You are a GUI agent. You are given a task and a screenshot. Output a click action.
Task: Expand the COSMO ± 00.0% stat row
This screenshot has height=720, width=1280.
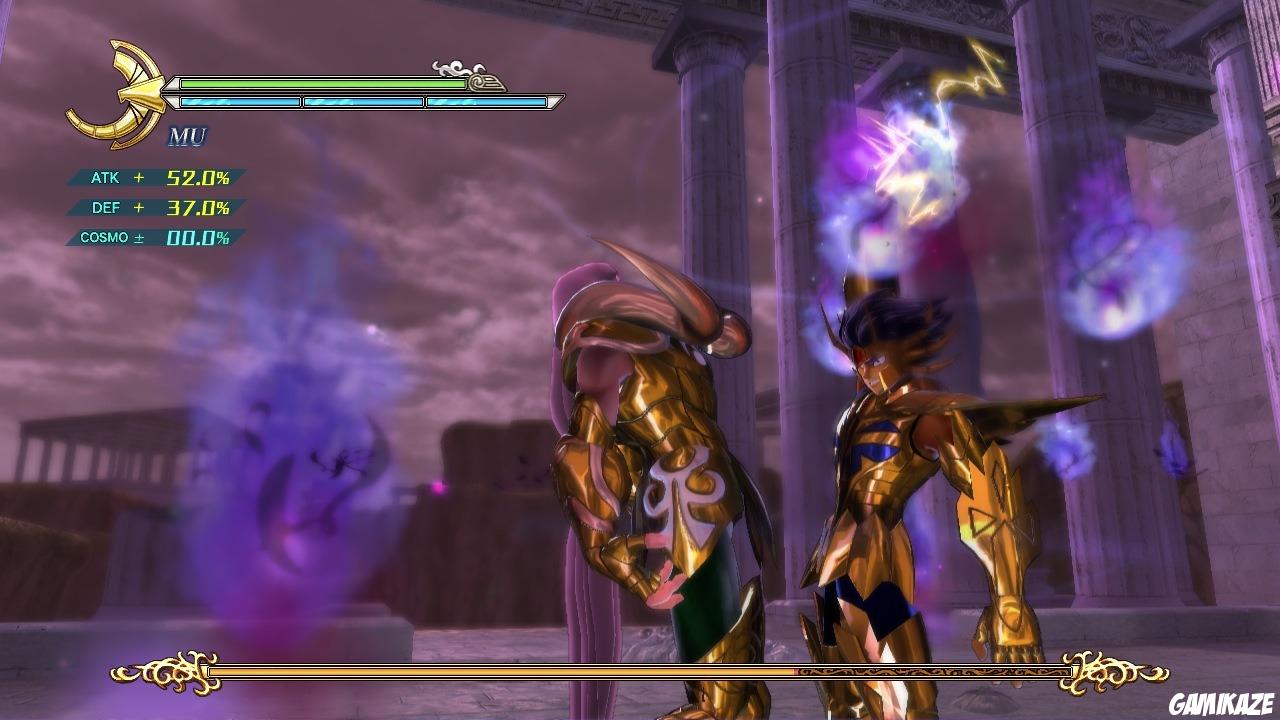coord(150,239)
